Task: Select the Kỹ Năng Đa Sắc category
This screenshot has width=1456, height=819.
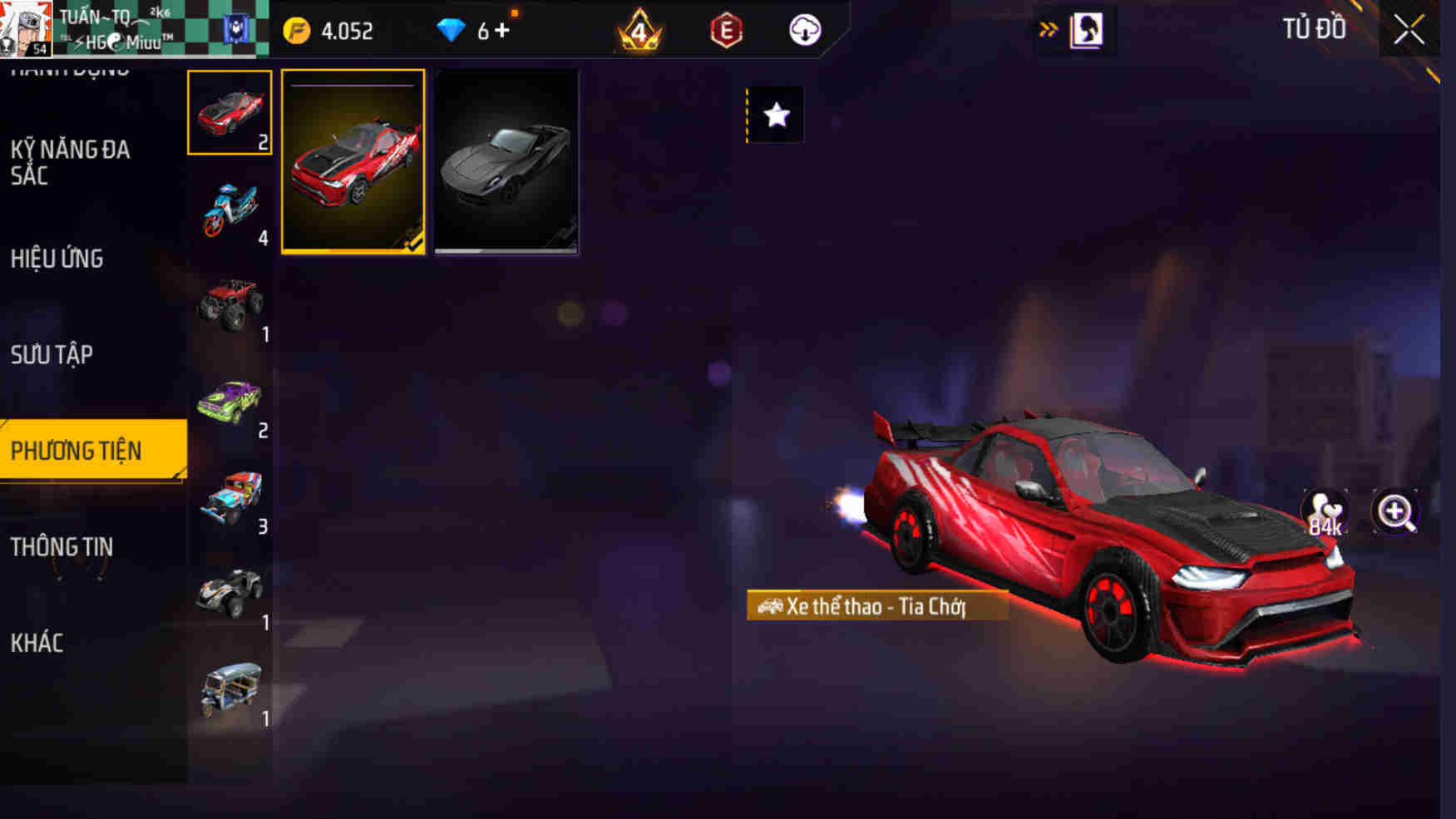Action: coord(71,164)
